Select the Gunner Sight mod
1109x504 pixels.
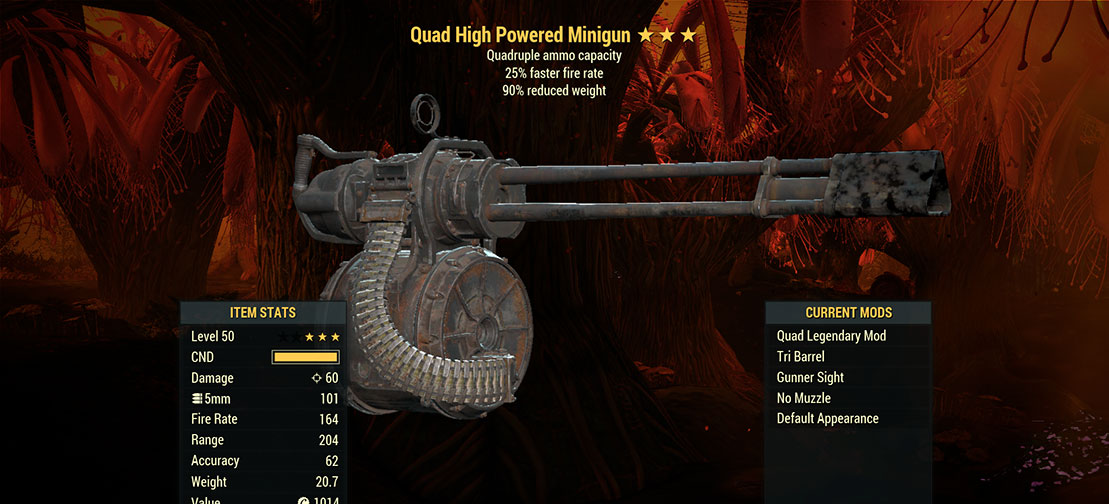810,378
